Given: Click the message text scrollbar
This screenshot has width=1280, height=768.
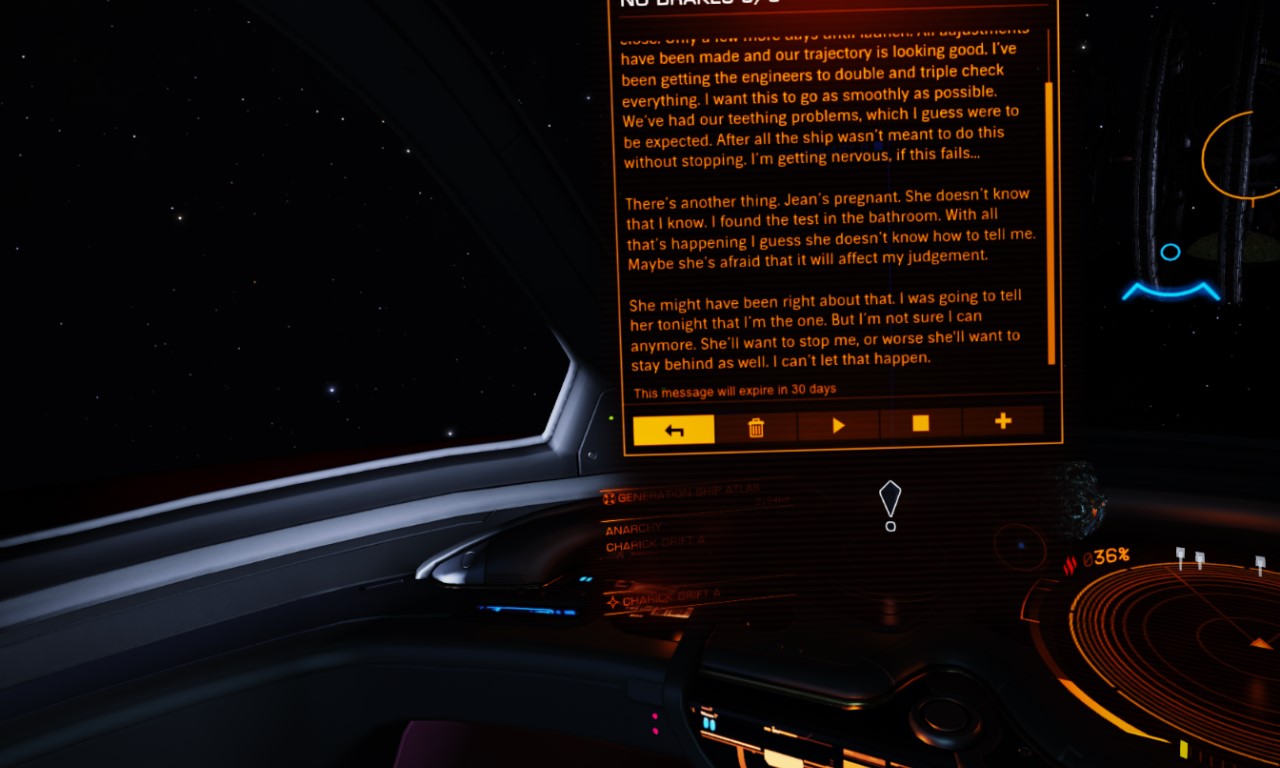Looking at the screenshot, I should tap(1050, 222).
